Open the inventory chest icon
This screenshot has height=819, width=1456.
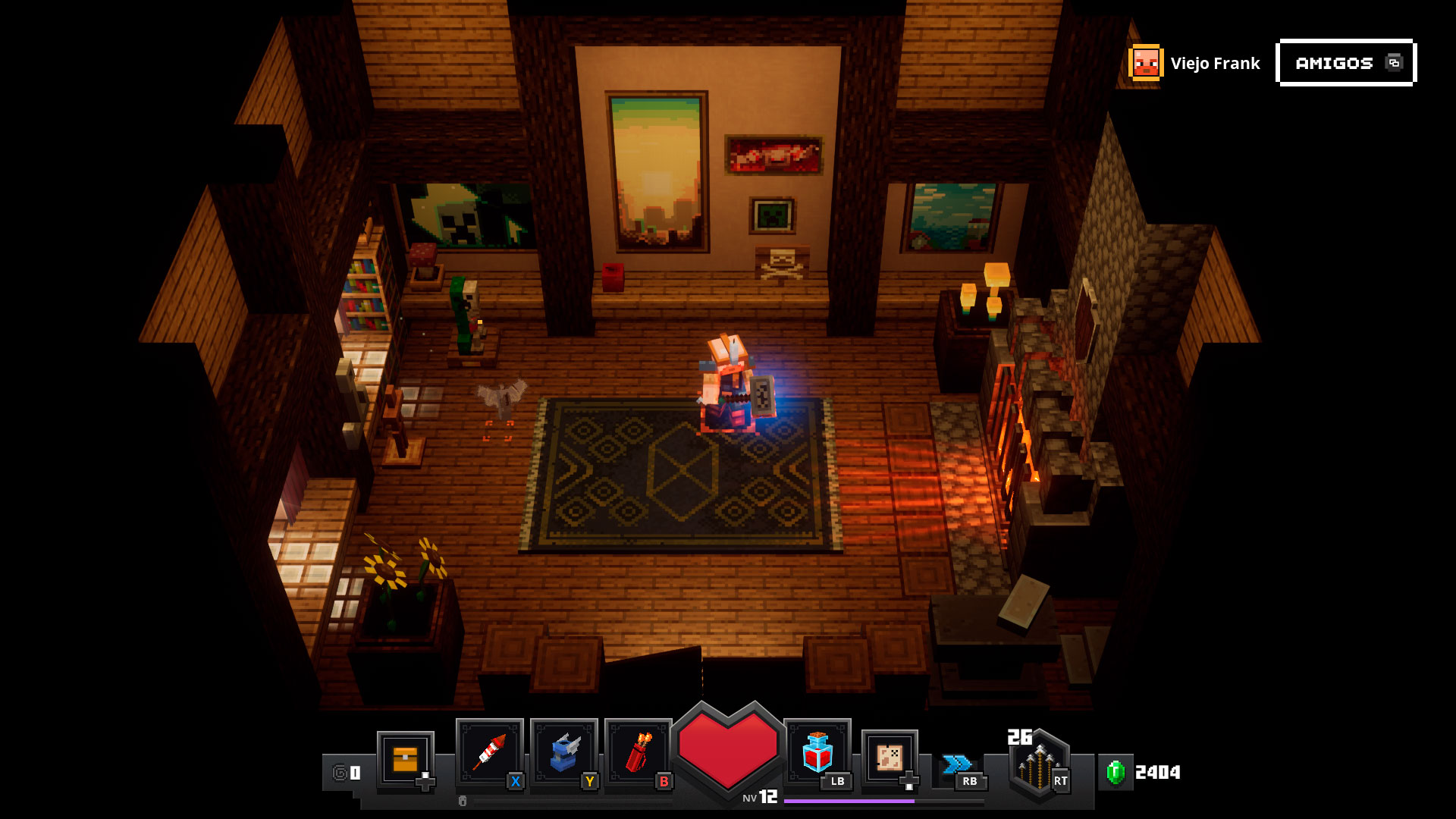point(405,758)
